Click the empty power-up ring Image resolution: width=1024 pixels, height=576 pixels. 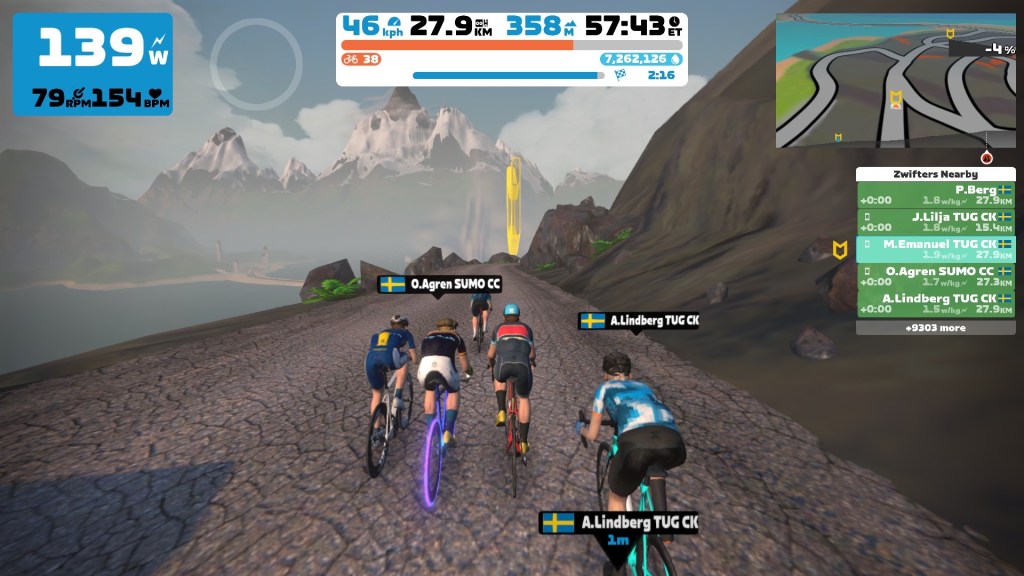256,64
